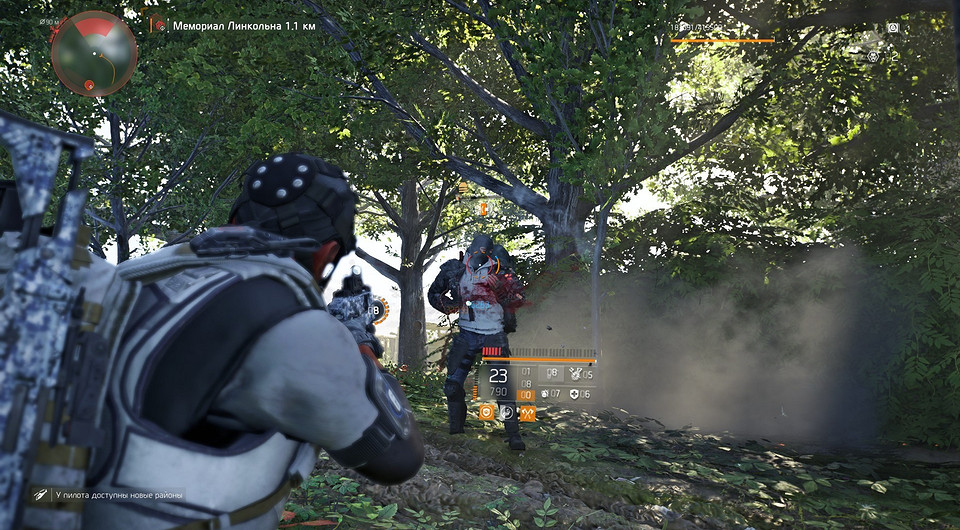Click the camera icon in the top corner
The height and width of the screenshot is (530, 960).
pyautogui.click(x=893, y=28)
